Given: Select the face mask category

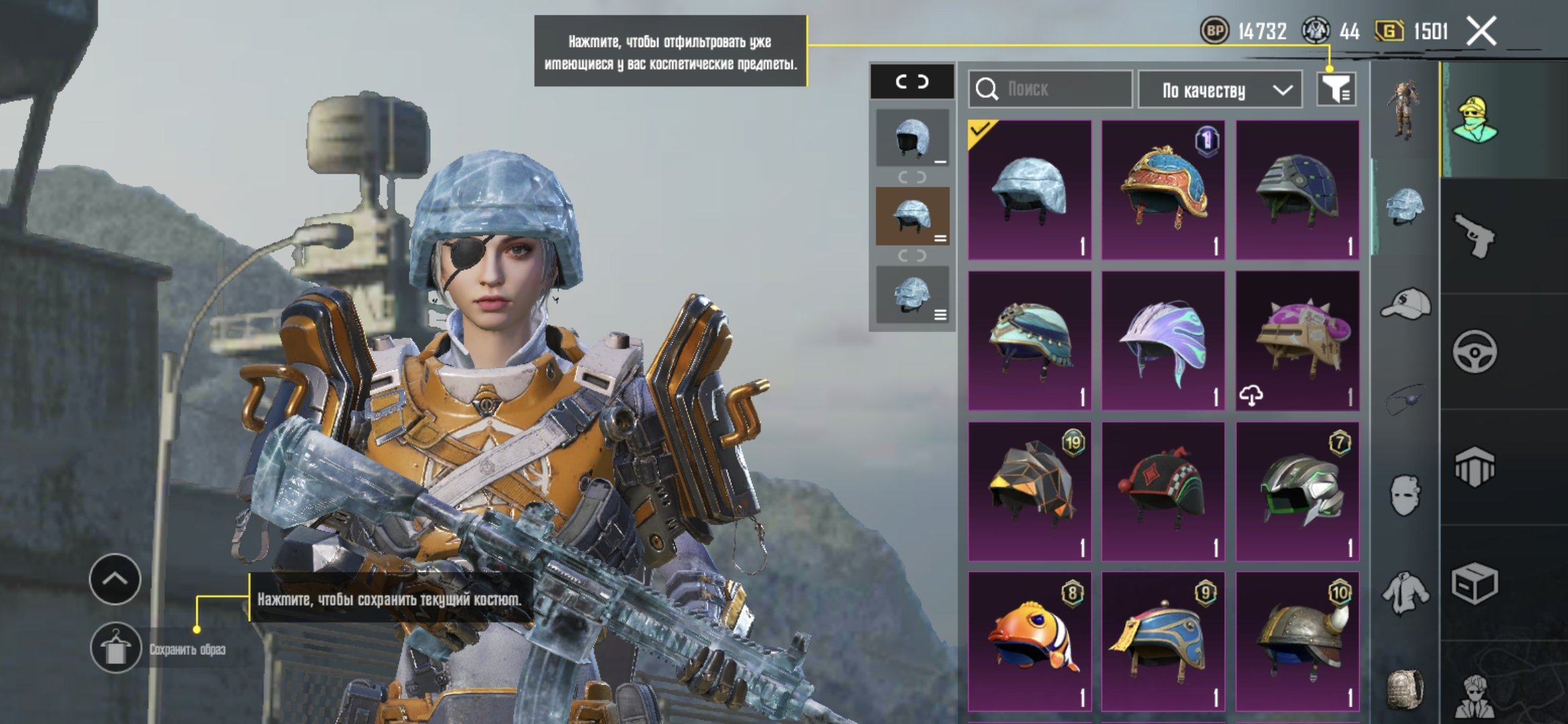Looking at the screenshot, I should [x=1405, y=496].
